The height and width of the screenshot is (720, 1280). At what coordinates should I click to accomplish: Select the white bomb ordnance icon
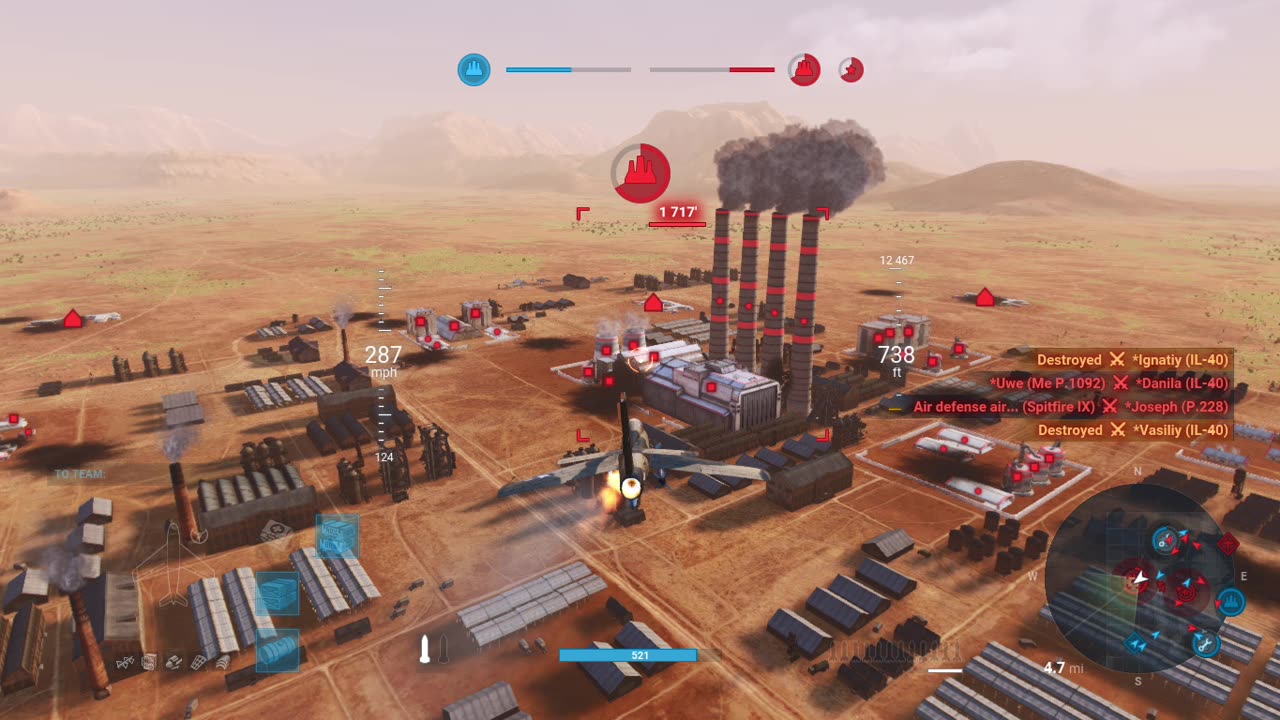[x=425, y=650]
